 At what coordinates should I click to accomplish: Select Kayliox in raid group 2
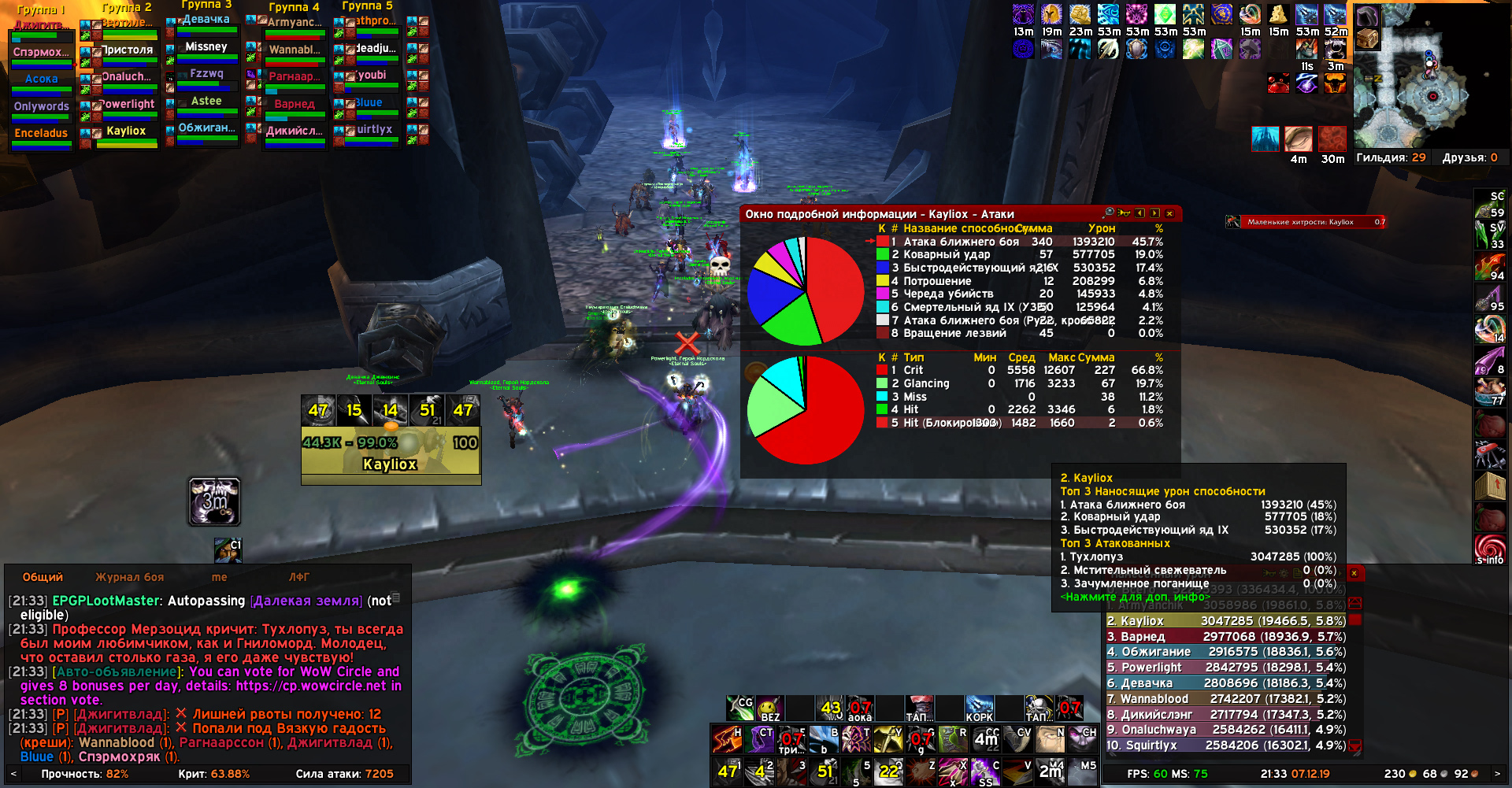click(x=127, y=132)
